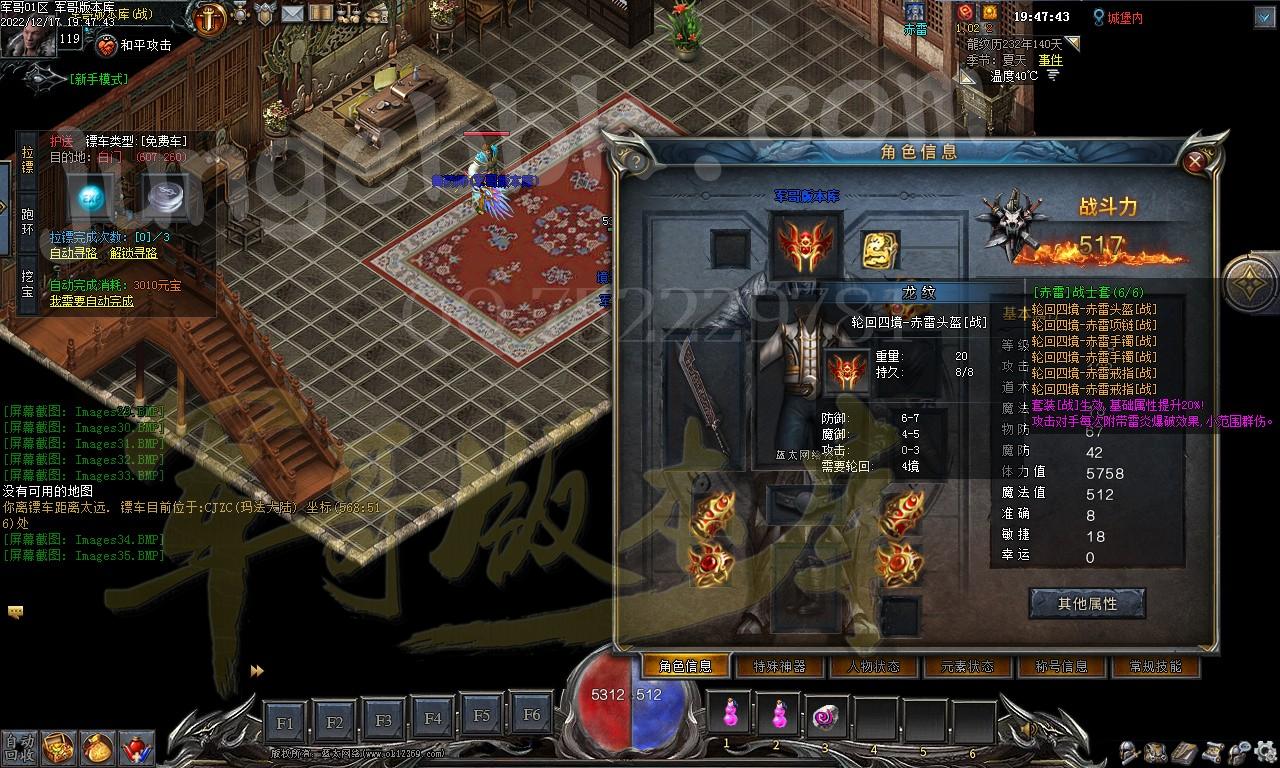Toggle the 自动回收 auto-recycle button
Screen dimensions: 1280x768
coord(18,746)
